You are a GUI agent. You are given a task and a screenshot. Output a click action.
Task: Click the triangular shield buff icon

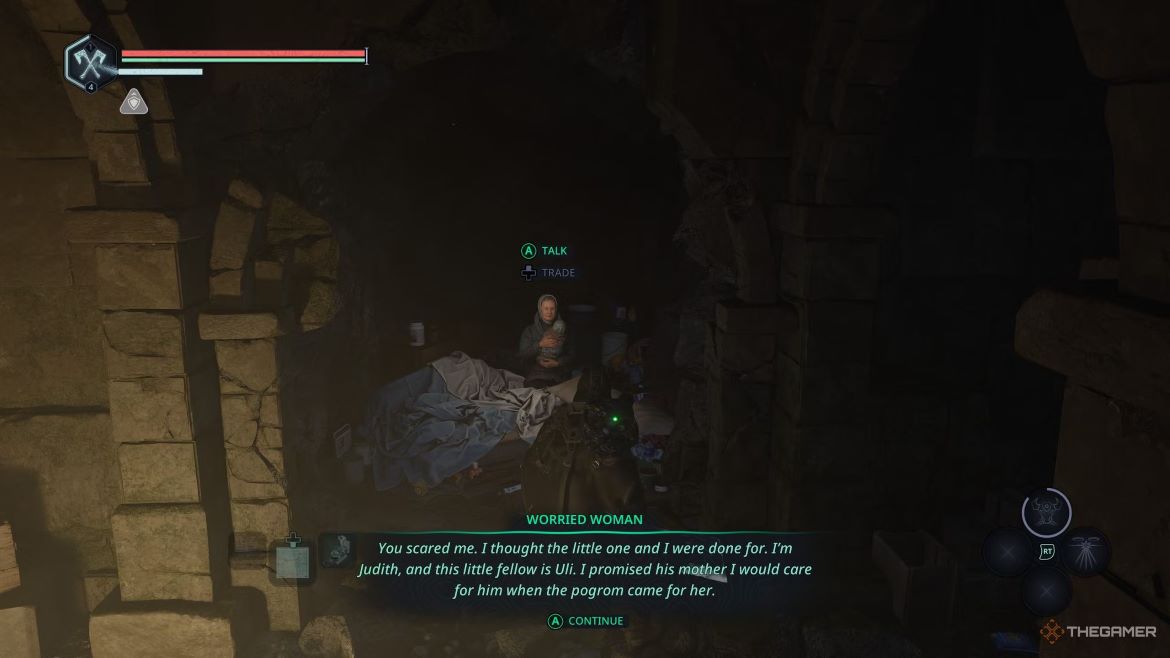(134, 102)
